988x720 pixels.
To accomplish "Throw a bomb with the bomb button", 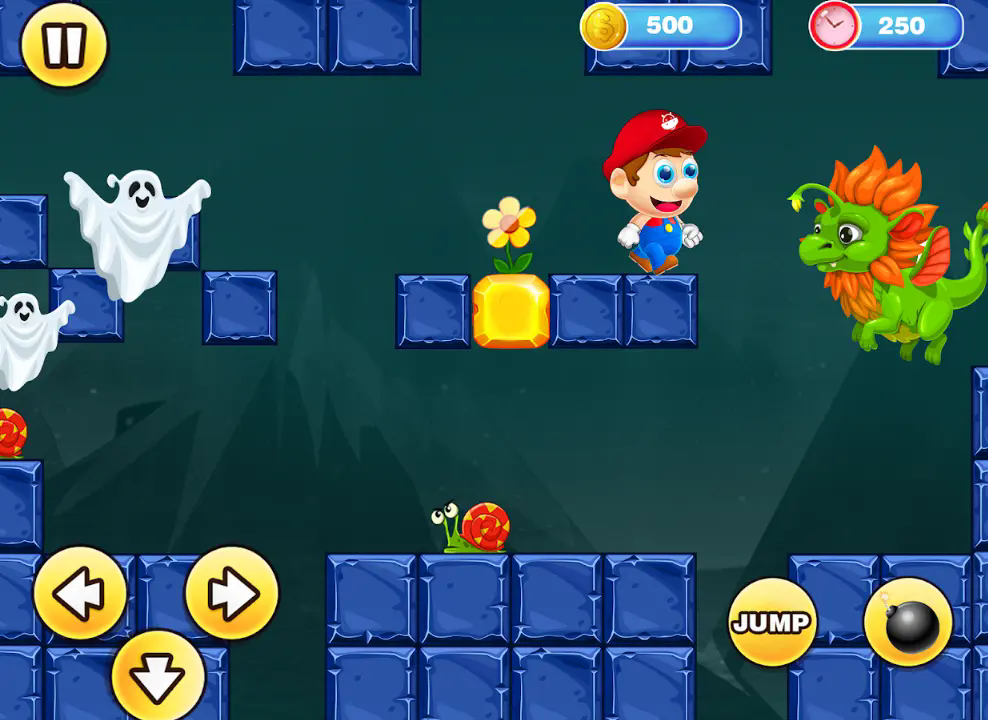I will coord(908,622).
